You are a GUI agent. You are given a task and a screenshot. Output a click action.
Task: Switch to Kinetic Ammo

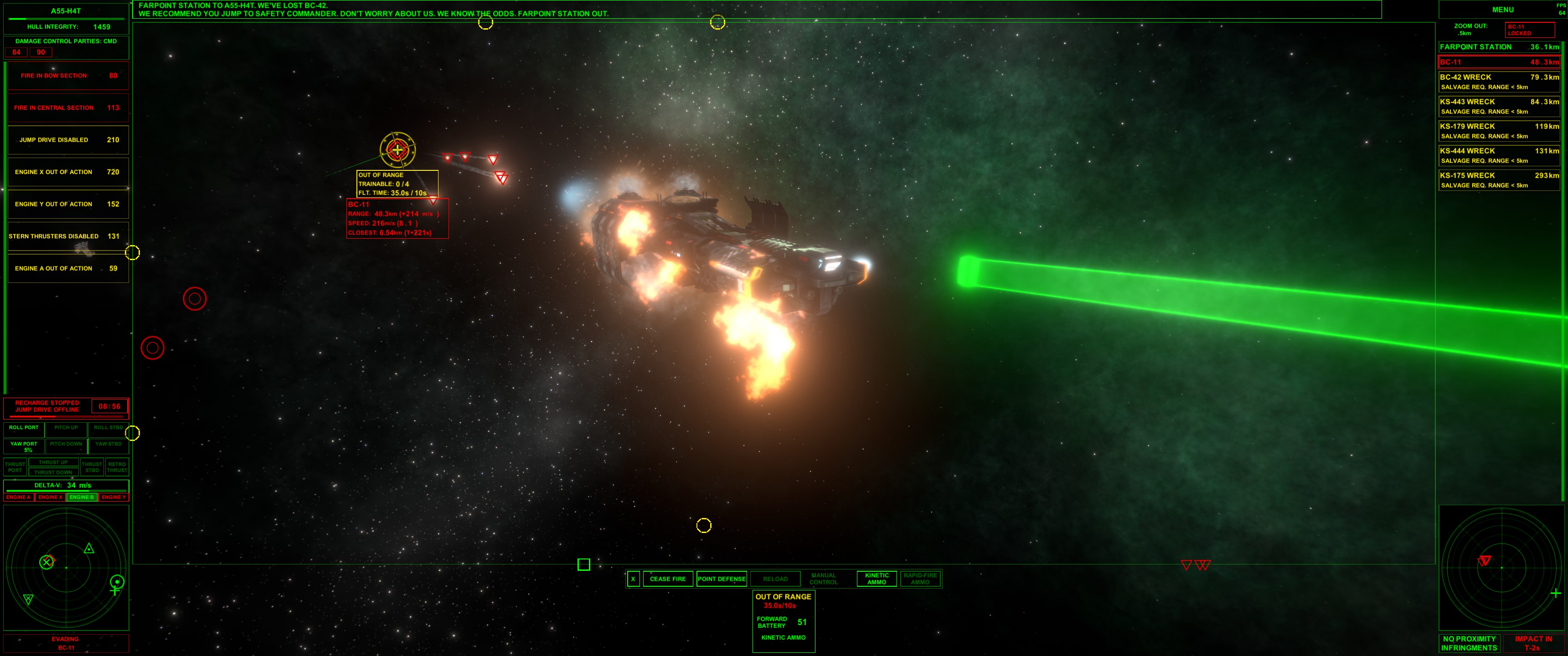coord(877,579)
